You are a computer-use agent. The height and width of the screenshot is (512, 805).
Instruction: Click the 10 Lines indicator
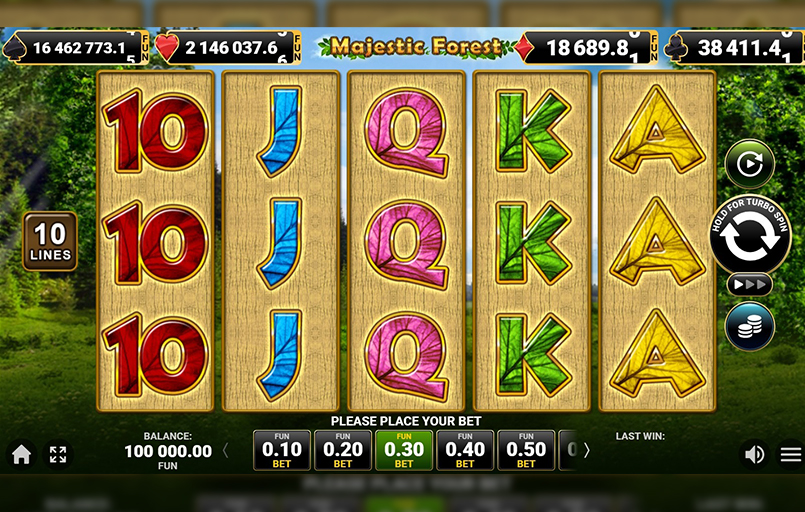point(49,241)
